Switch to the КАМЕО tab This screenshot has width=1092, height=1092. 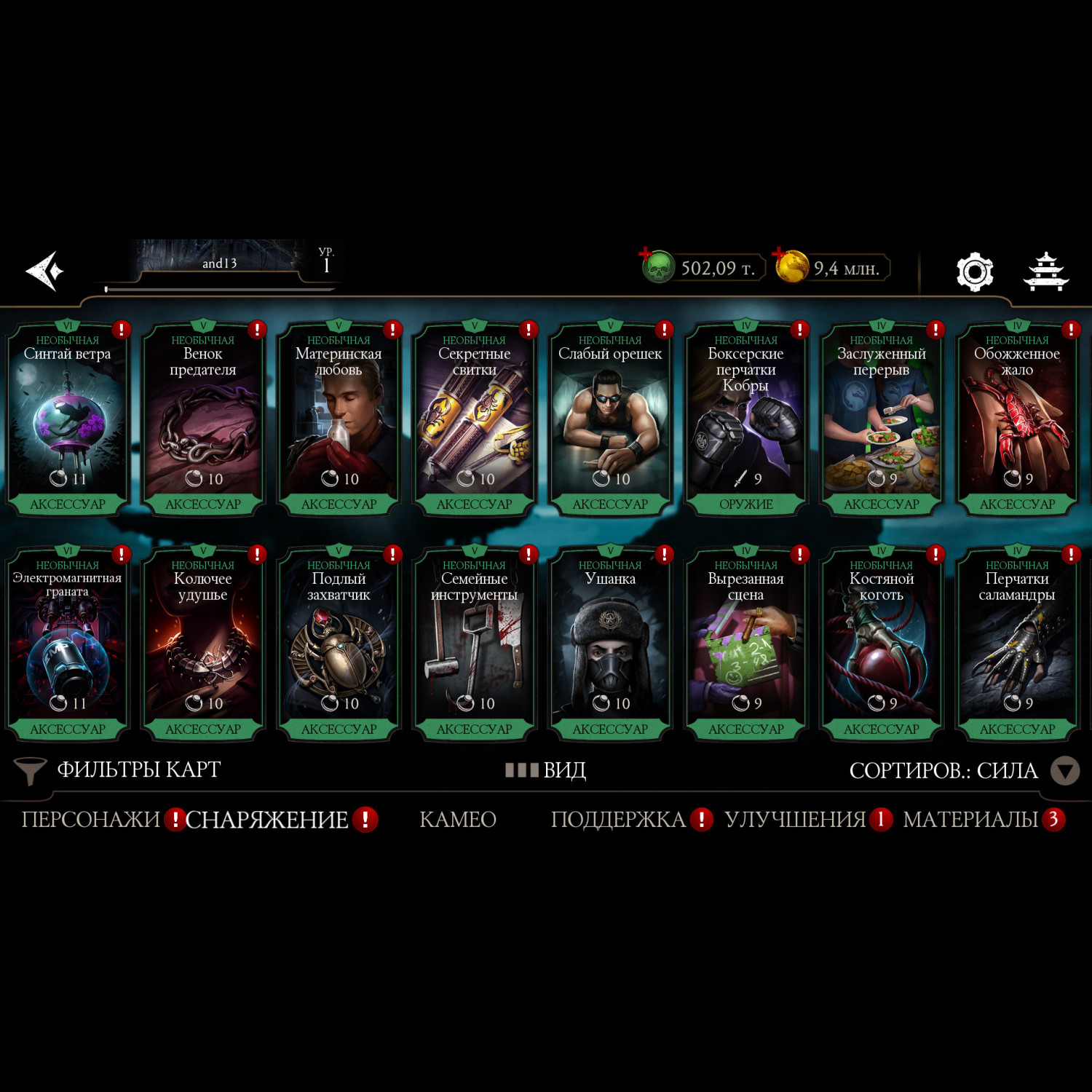(458, 820)
